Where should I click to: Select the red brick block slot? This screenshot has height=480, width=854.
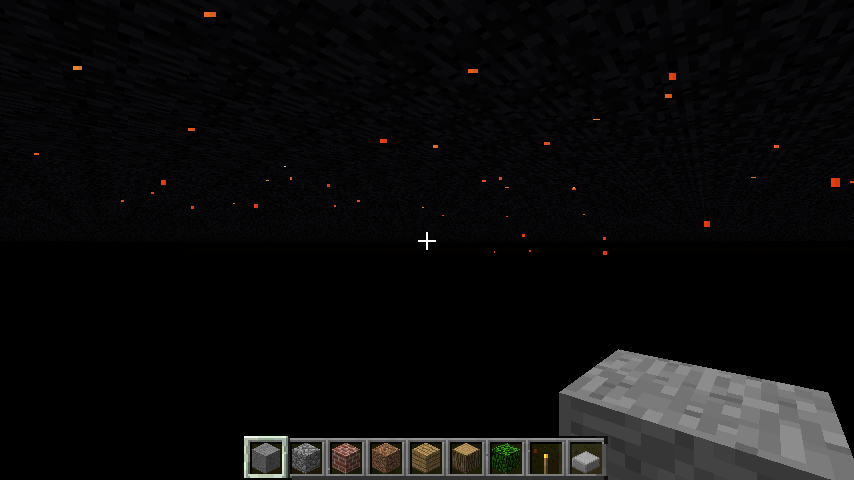point(346,458)
